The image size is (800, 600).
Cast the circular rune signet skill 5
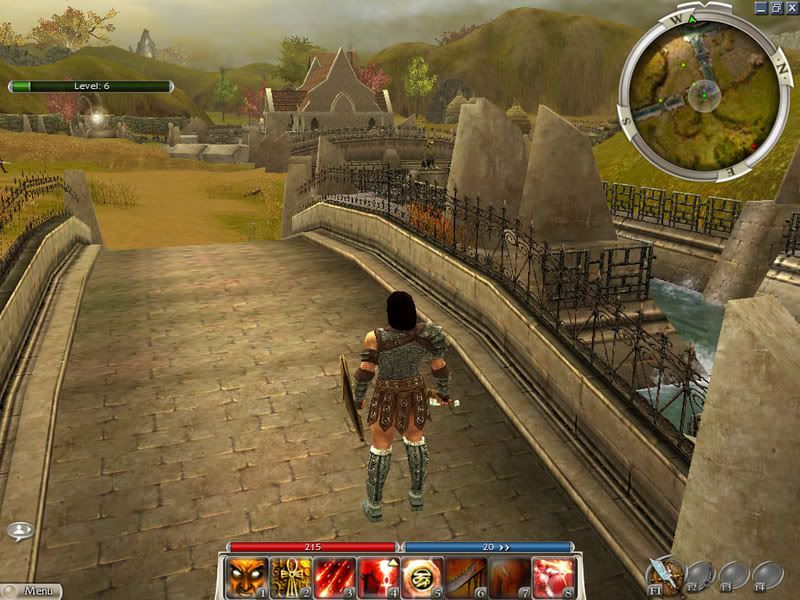tap(421, 577)
